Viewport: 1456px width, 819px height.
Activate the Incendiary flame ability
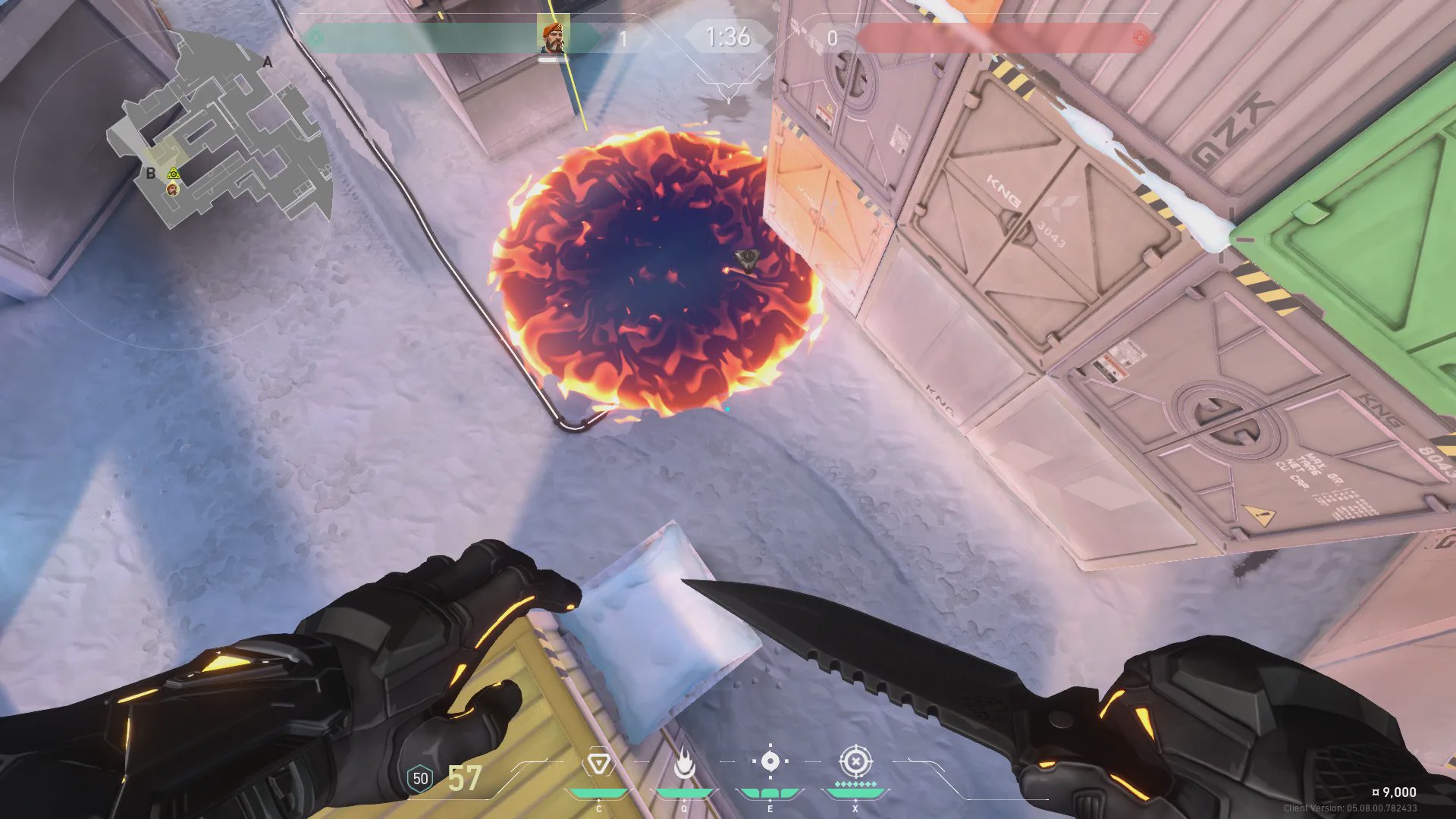coord(684,764)
